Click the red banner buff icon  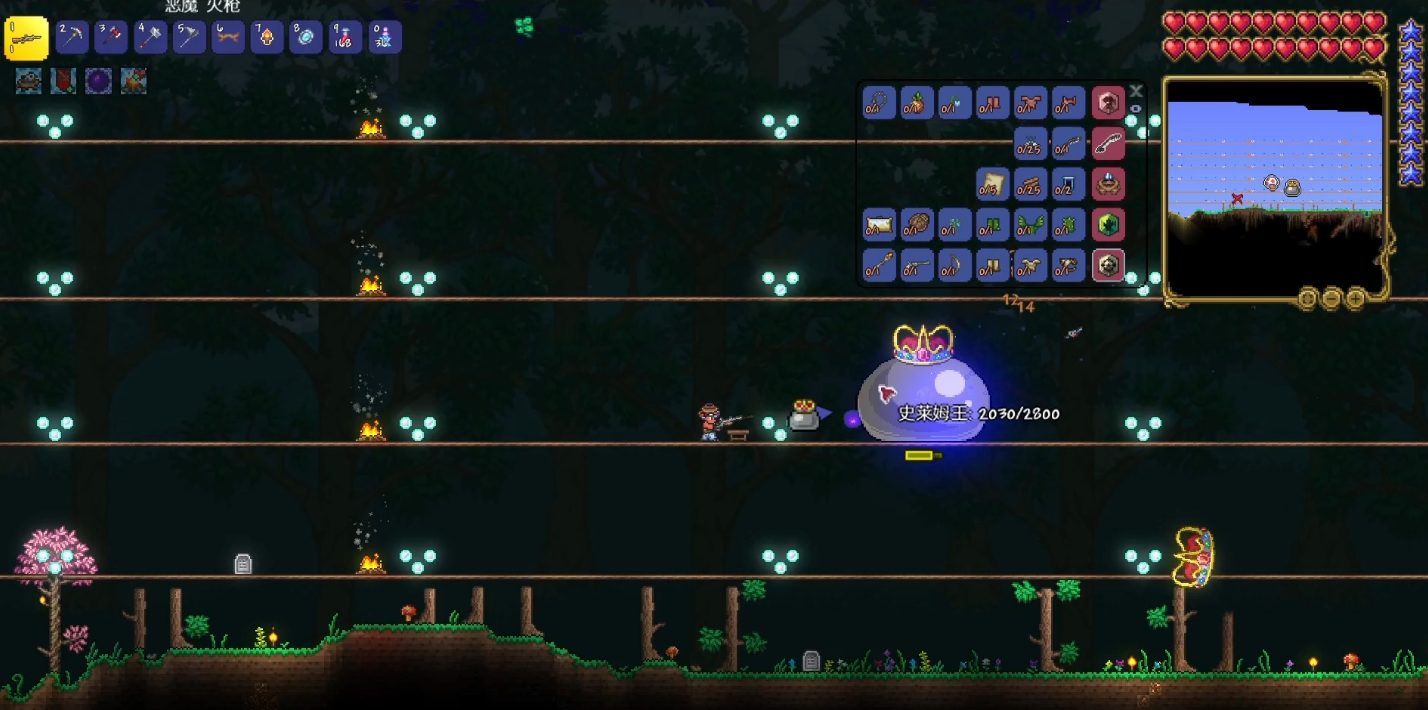63,81
